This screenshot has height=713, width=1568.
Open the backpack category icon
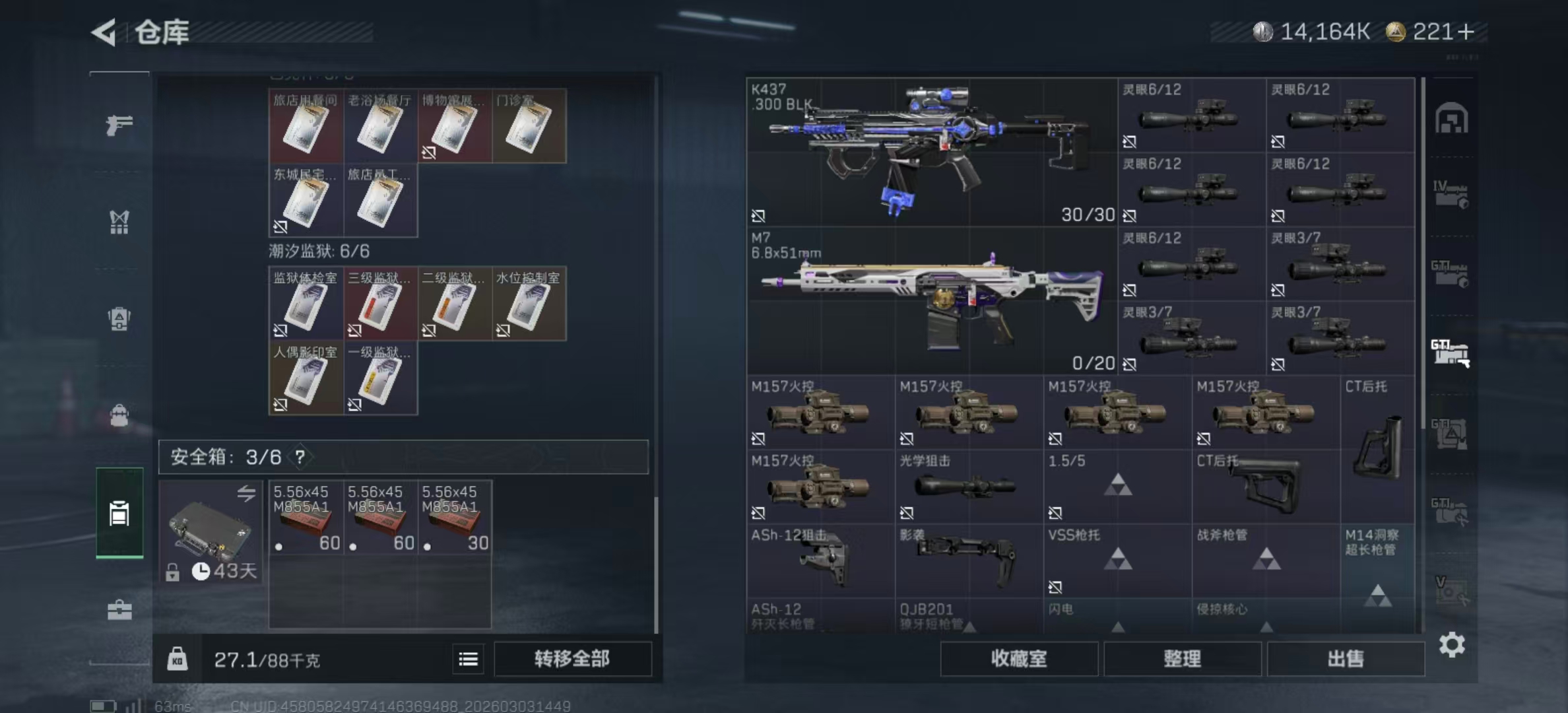[x=119, y=416]
